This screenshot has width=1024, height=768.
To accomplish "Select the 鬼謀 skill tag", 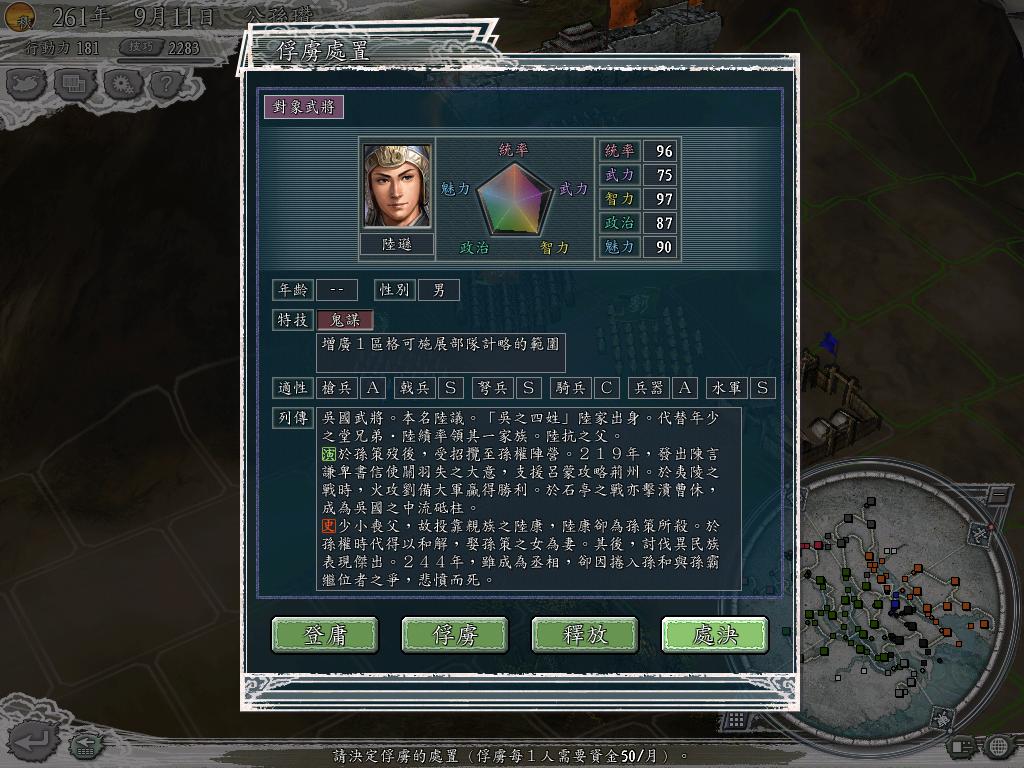I will click(x=345, y=320).
